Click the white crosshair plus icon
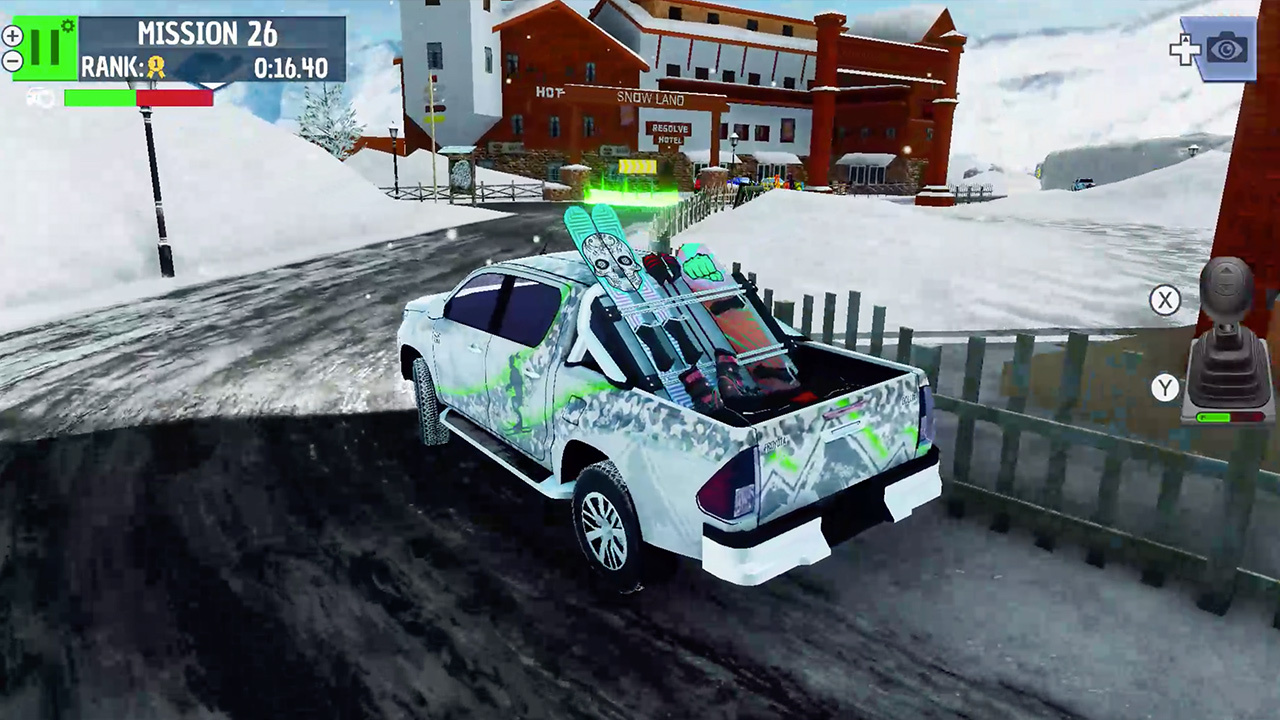 click(x=1185, y=48)
